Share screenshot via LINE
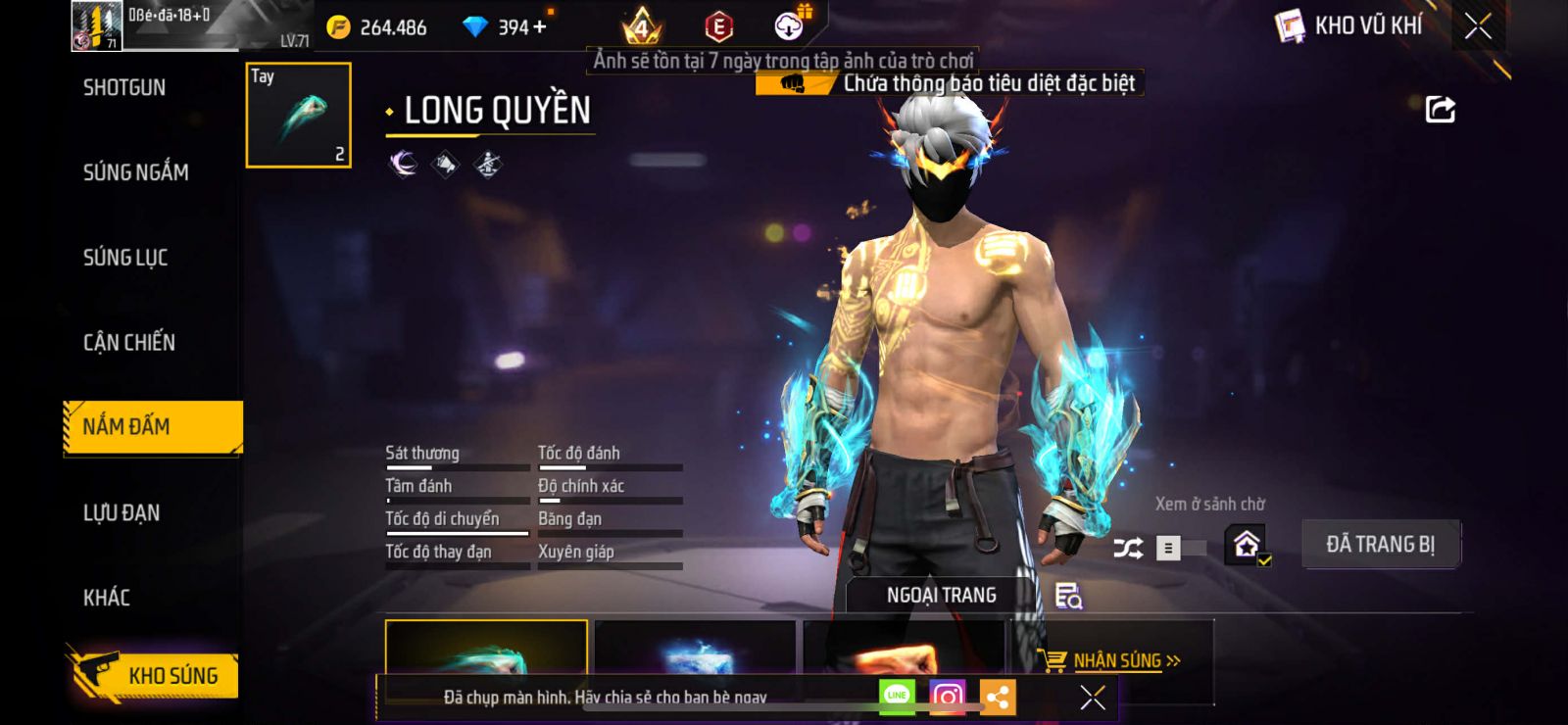Image resolution: width=1568 pixels, height=725 pixels. (897, 697)
